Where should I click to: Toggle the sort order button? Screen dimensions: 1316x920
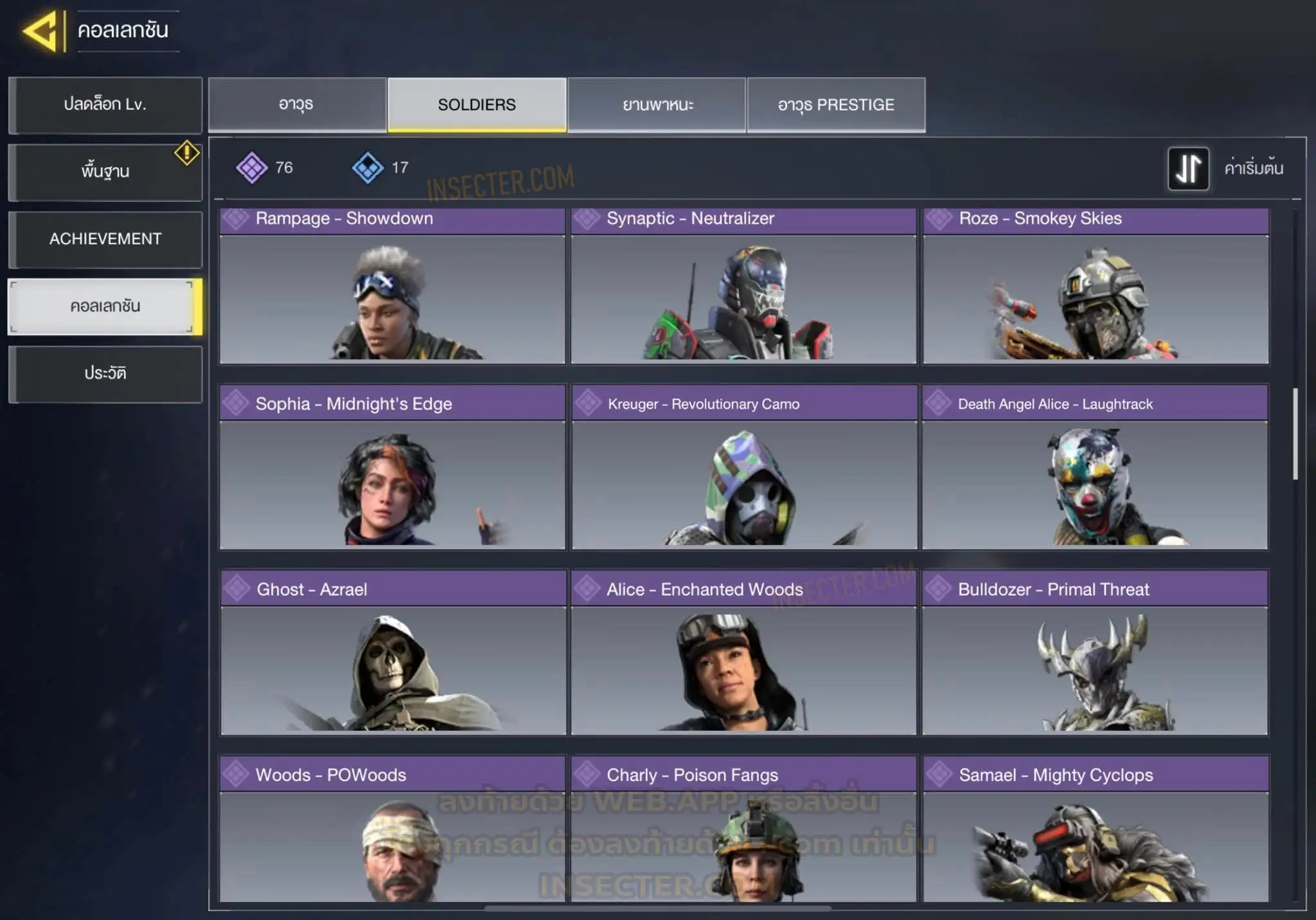(1188, 168)
